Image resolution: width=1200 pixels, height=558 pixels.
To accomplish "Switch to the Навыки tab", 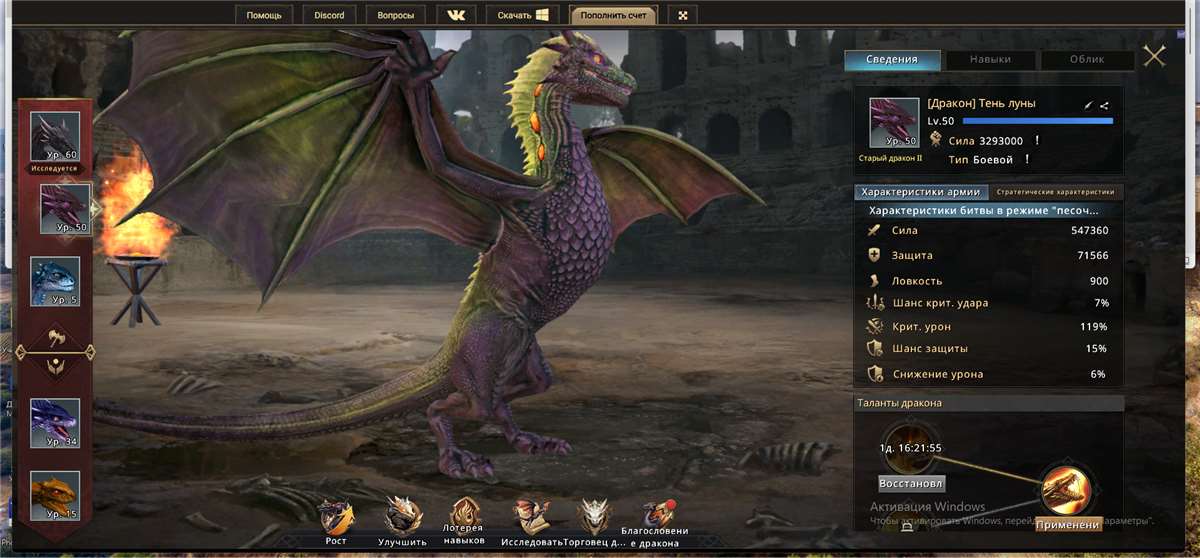I will [989, 59].
